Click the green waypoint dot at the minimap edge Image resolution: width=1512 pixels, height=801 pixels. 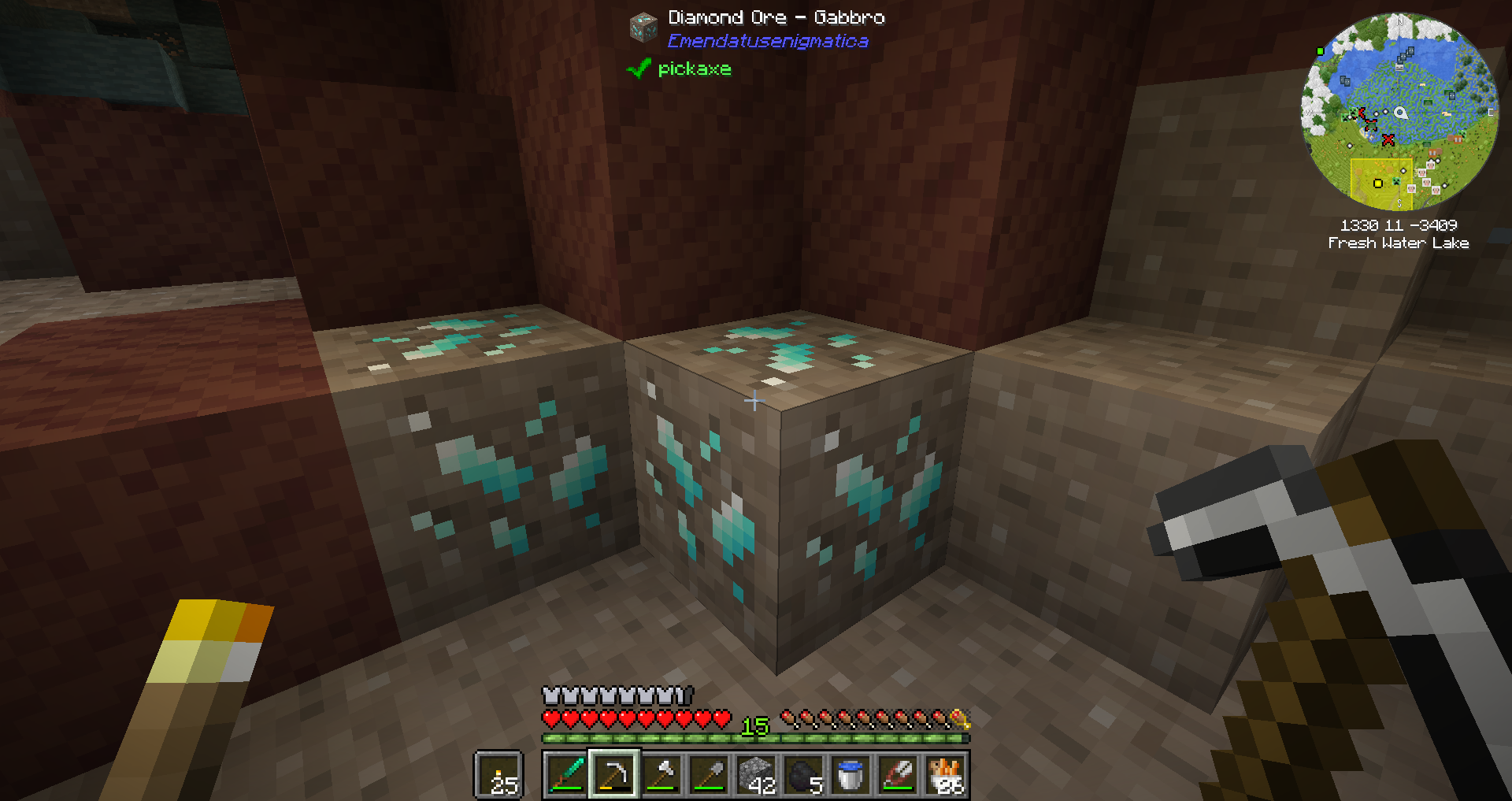(x=1321, y=52)
